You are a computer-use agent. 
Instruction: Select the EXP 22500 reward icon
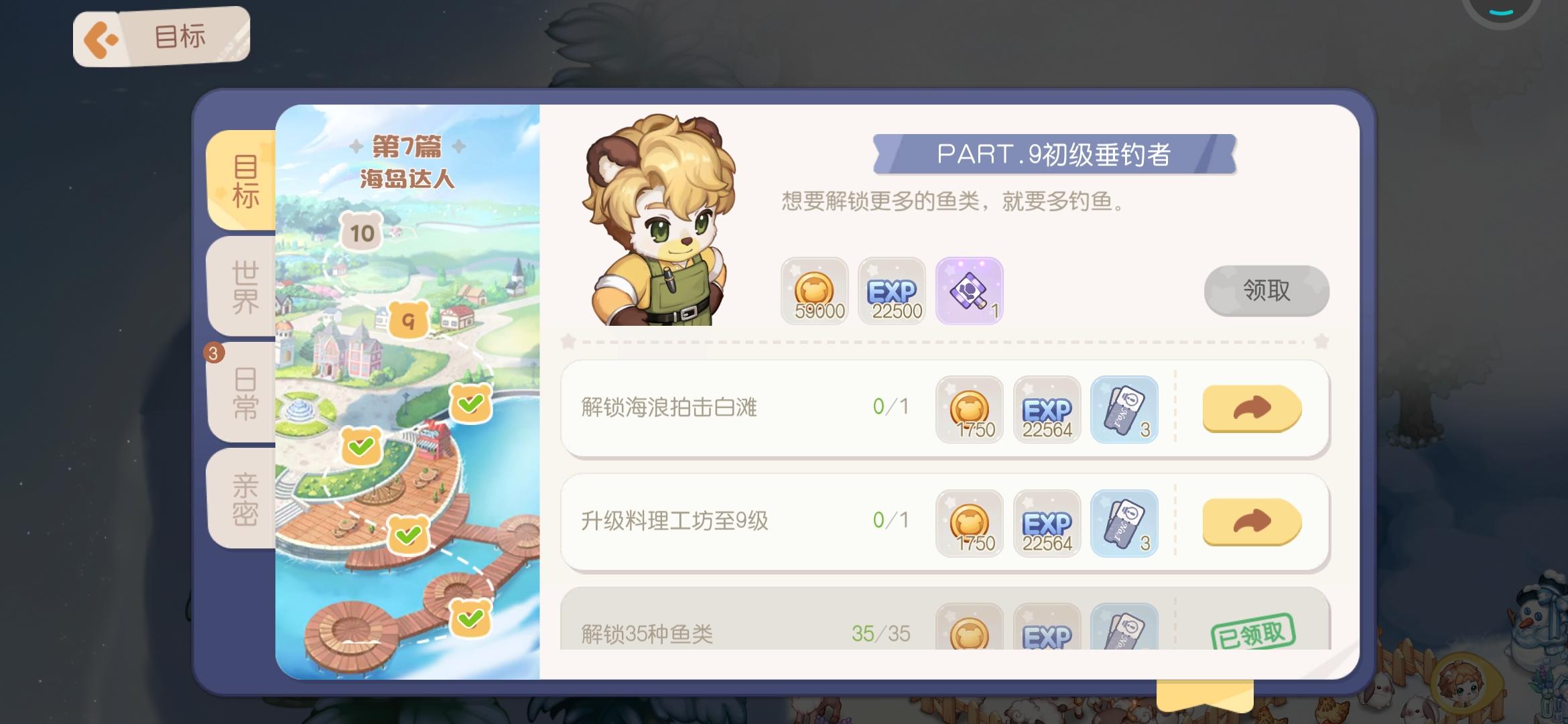tap(892, 291)
